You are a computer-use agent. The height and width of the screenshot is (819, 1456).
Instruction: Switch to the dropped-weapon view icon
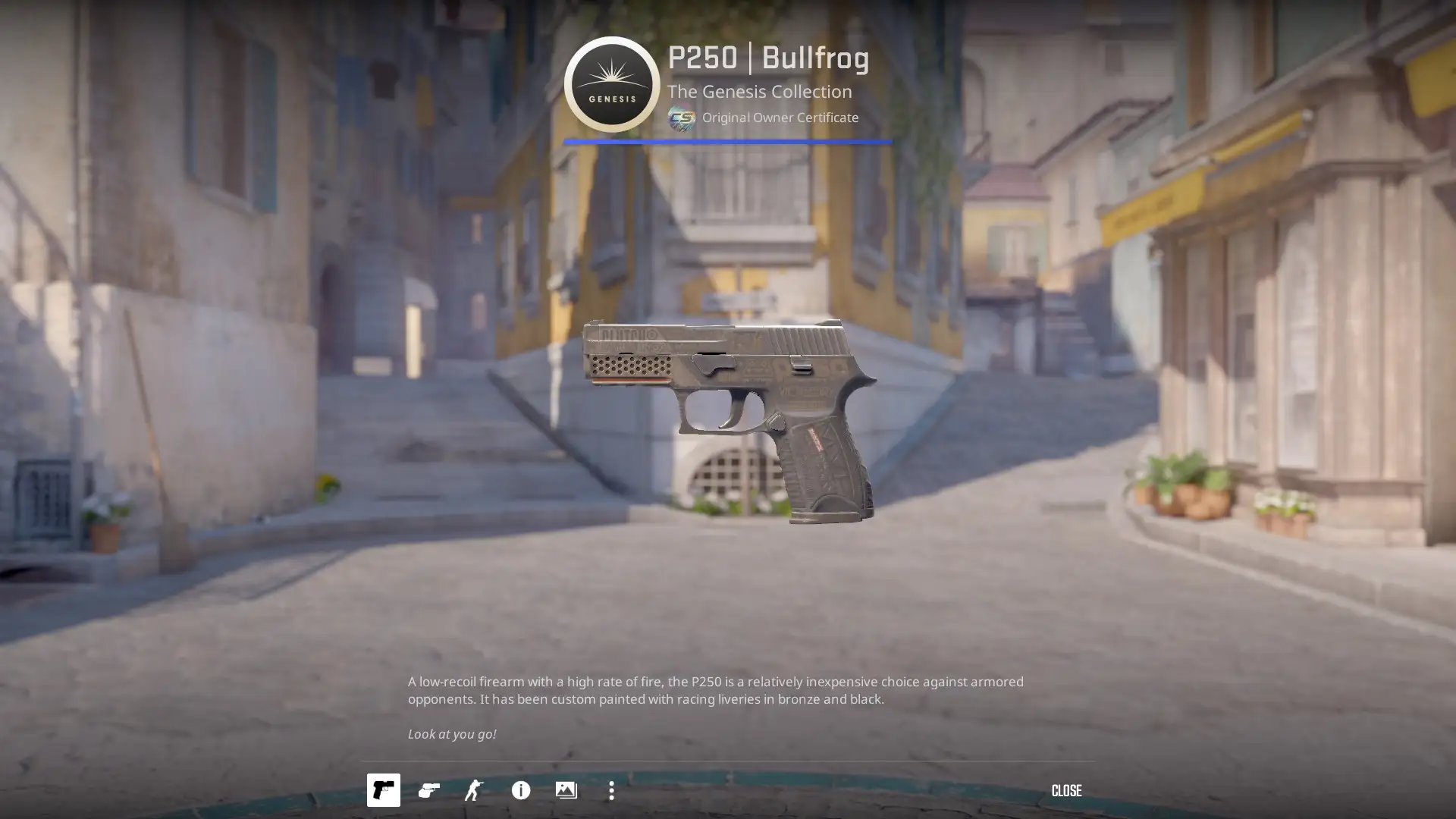tap(428, 791)
